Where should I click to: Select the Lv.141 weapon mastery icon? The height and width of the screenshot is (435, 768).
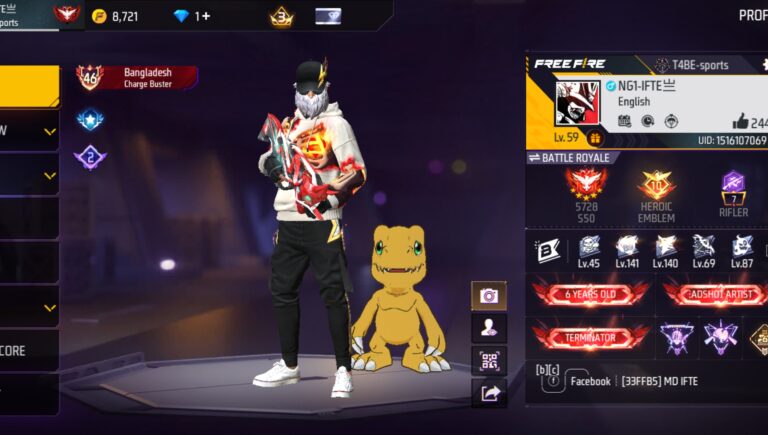coord(627,251)
